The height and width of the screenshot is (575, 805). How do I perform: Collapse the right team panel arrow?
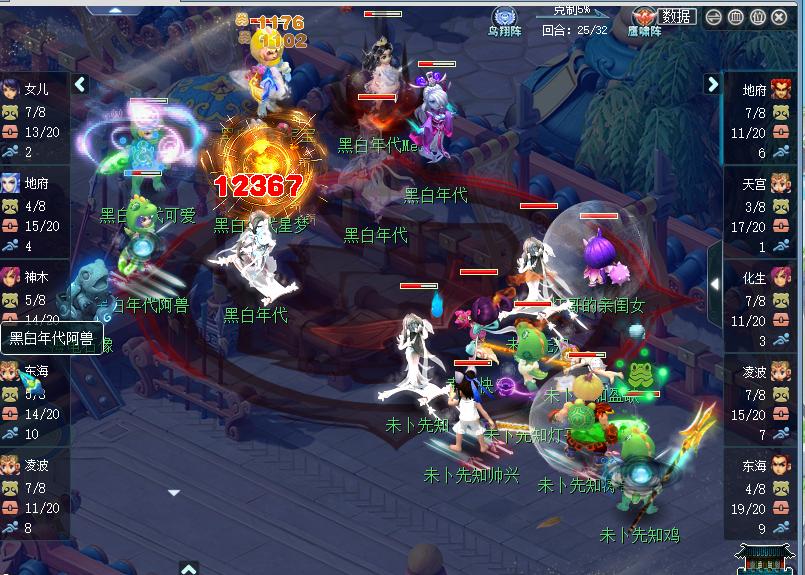[713, 84]
